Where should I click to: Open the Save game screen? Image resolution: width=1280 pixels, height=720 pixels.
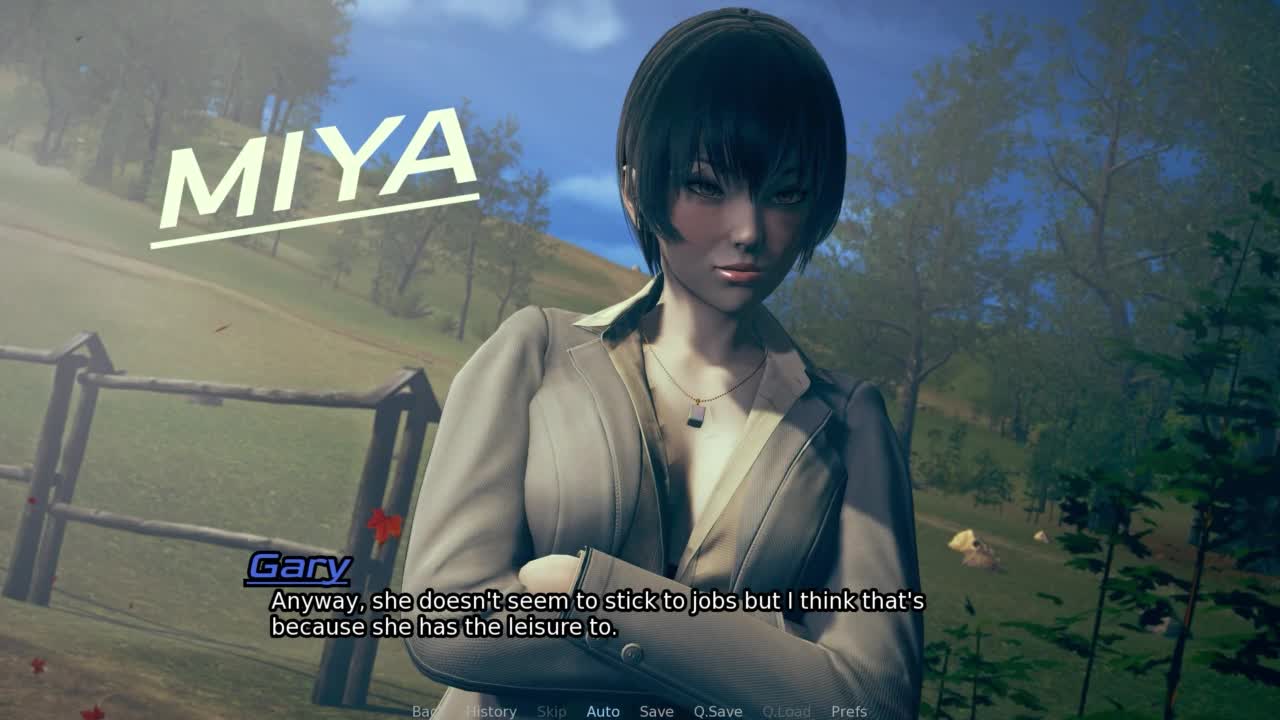coord(656,711)
